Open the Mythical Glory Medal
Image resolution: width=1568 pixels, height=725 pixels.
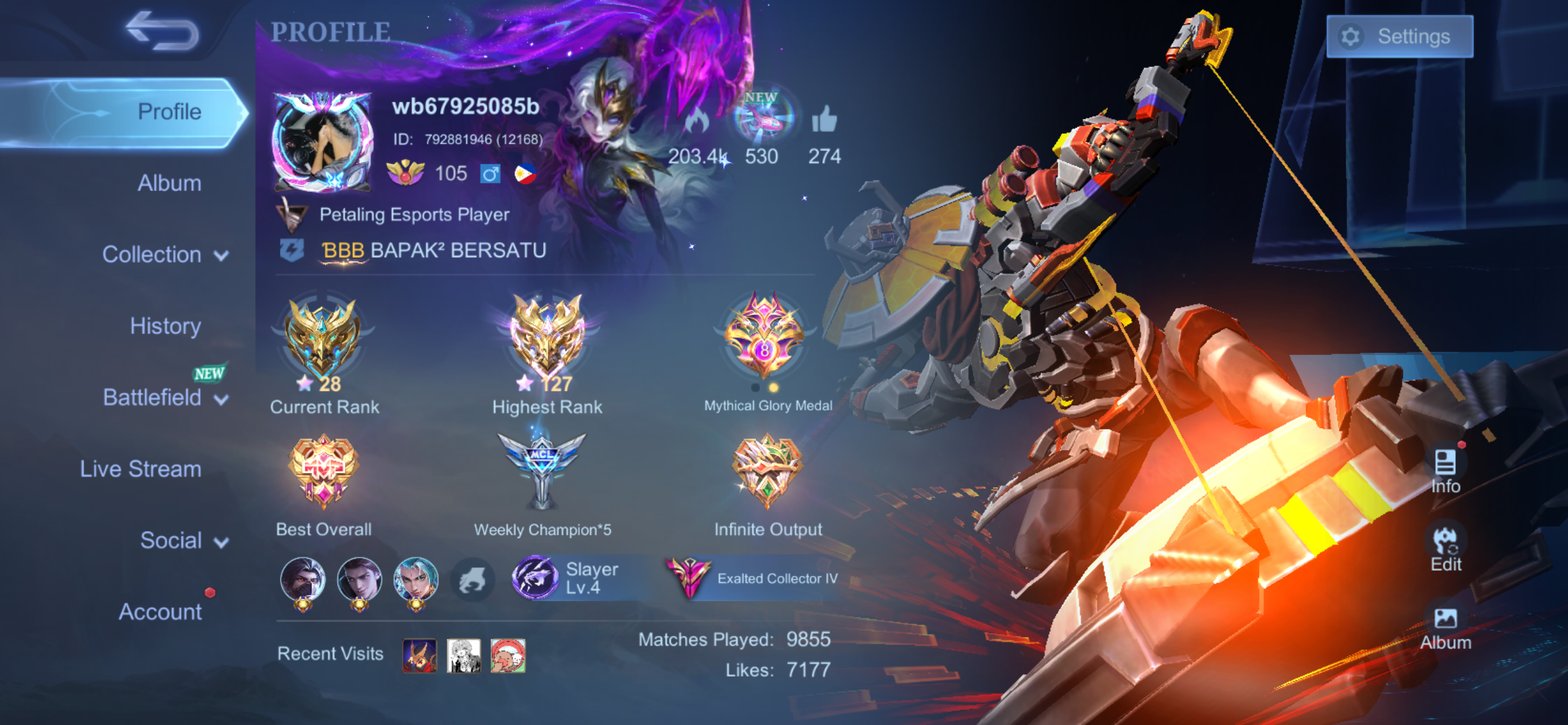[x=764, y=338]
